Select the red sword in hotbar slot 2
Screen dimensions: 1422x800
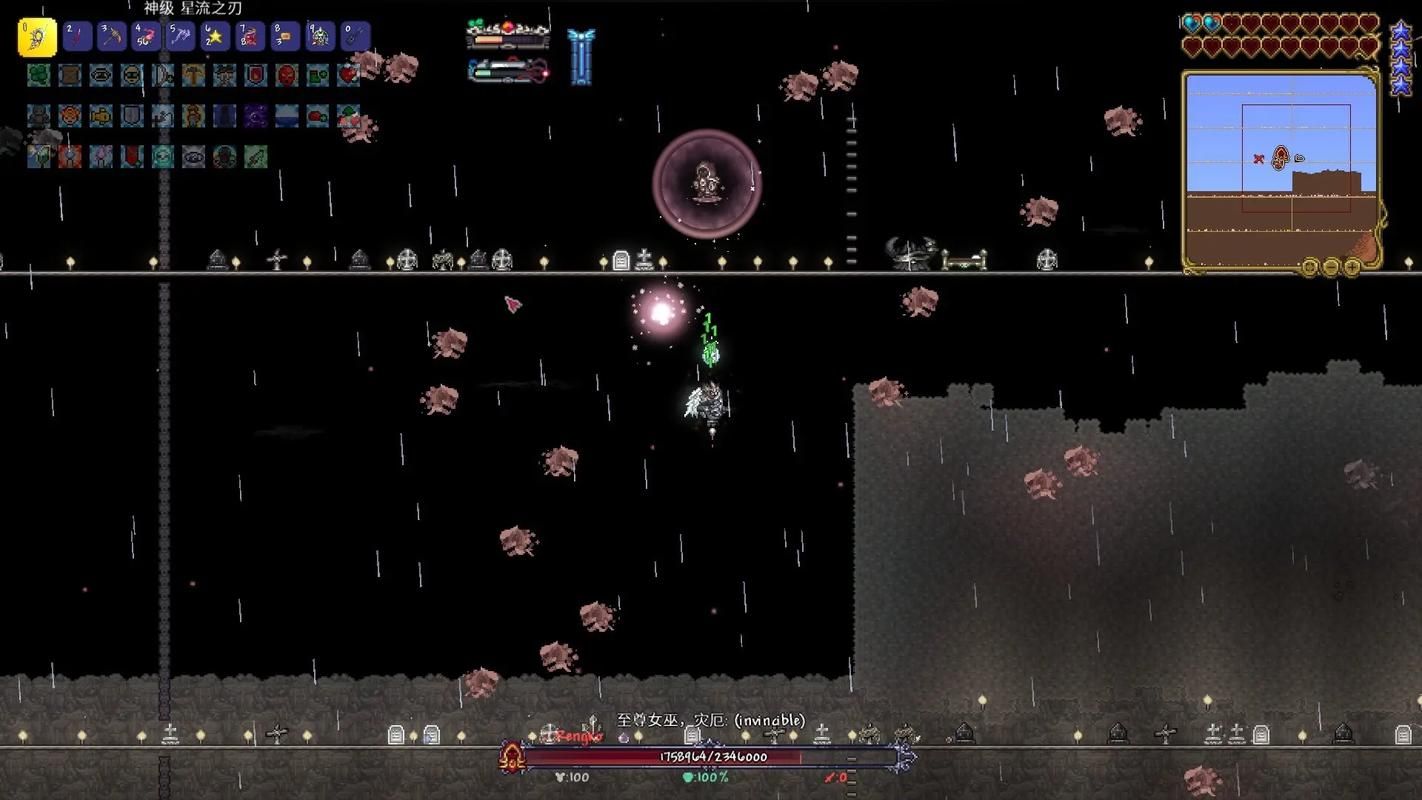77,37
